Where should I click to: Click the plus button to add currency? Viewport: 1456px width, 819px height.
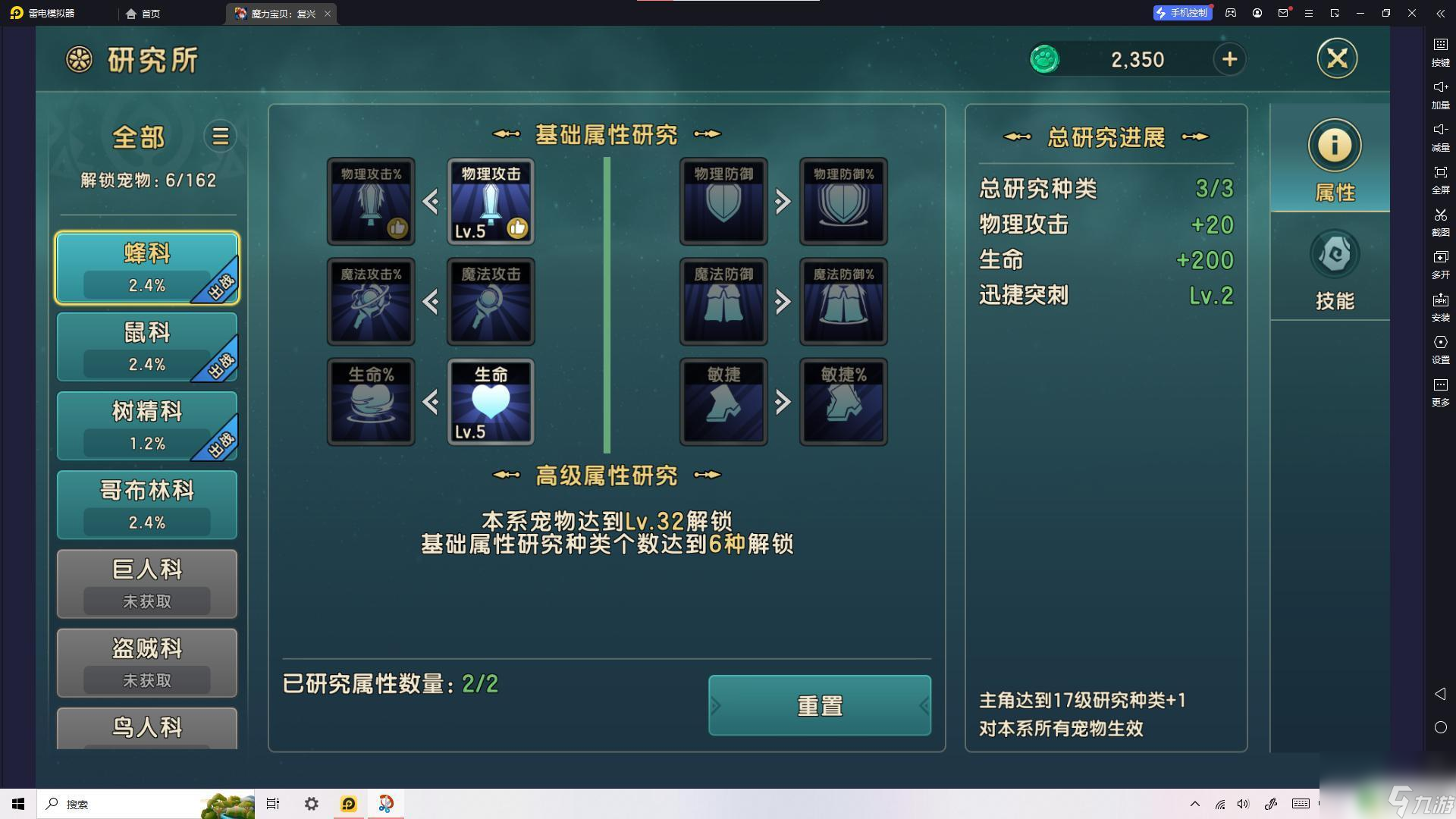coord(1229,59)
